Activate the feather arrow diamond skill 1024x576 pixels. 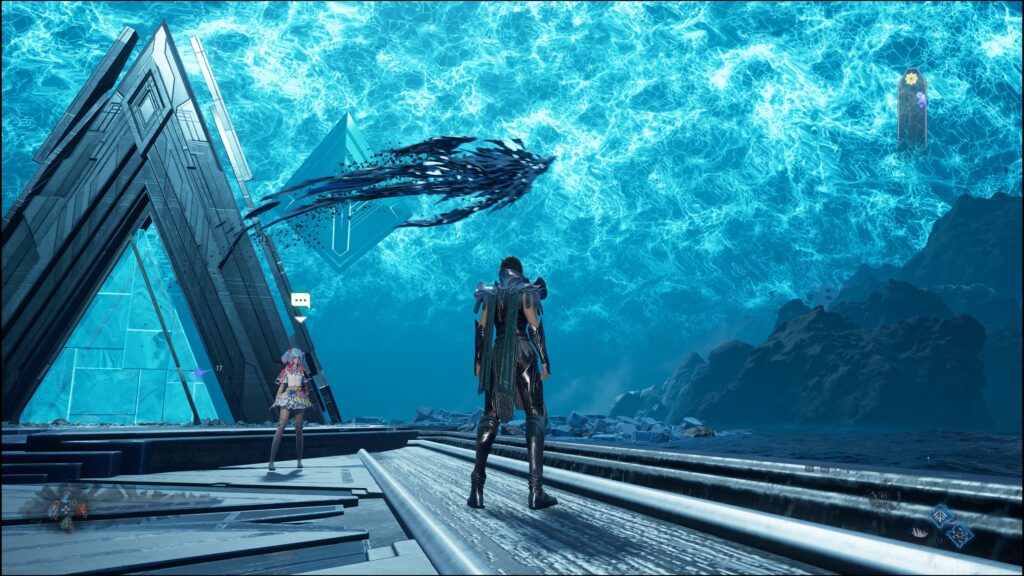click(x=942, y=515)
